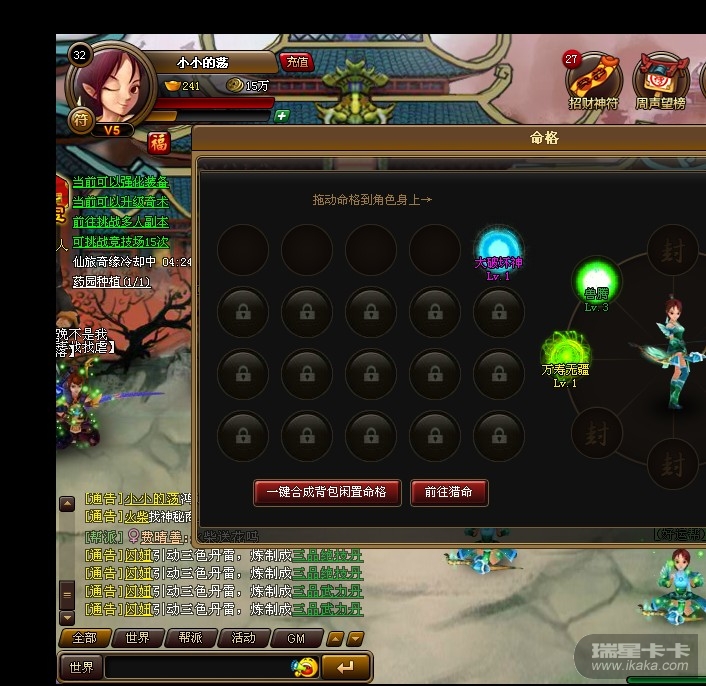Screen dimensions: 706x686
Task: Open 前往猎命 from the fate panel
Action: pos(449,492)
